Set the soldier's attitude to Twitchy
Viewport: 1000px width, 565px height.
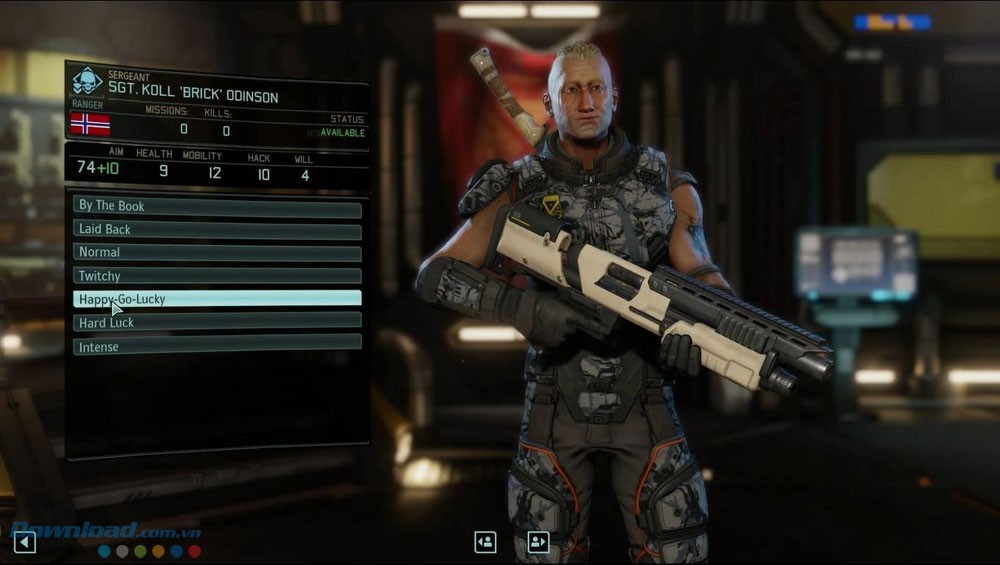(217, 276)
